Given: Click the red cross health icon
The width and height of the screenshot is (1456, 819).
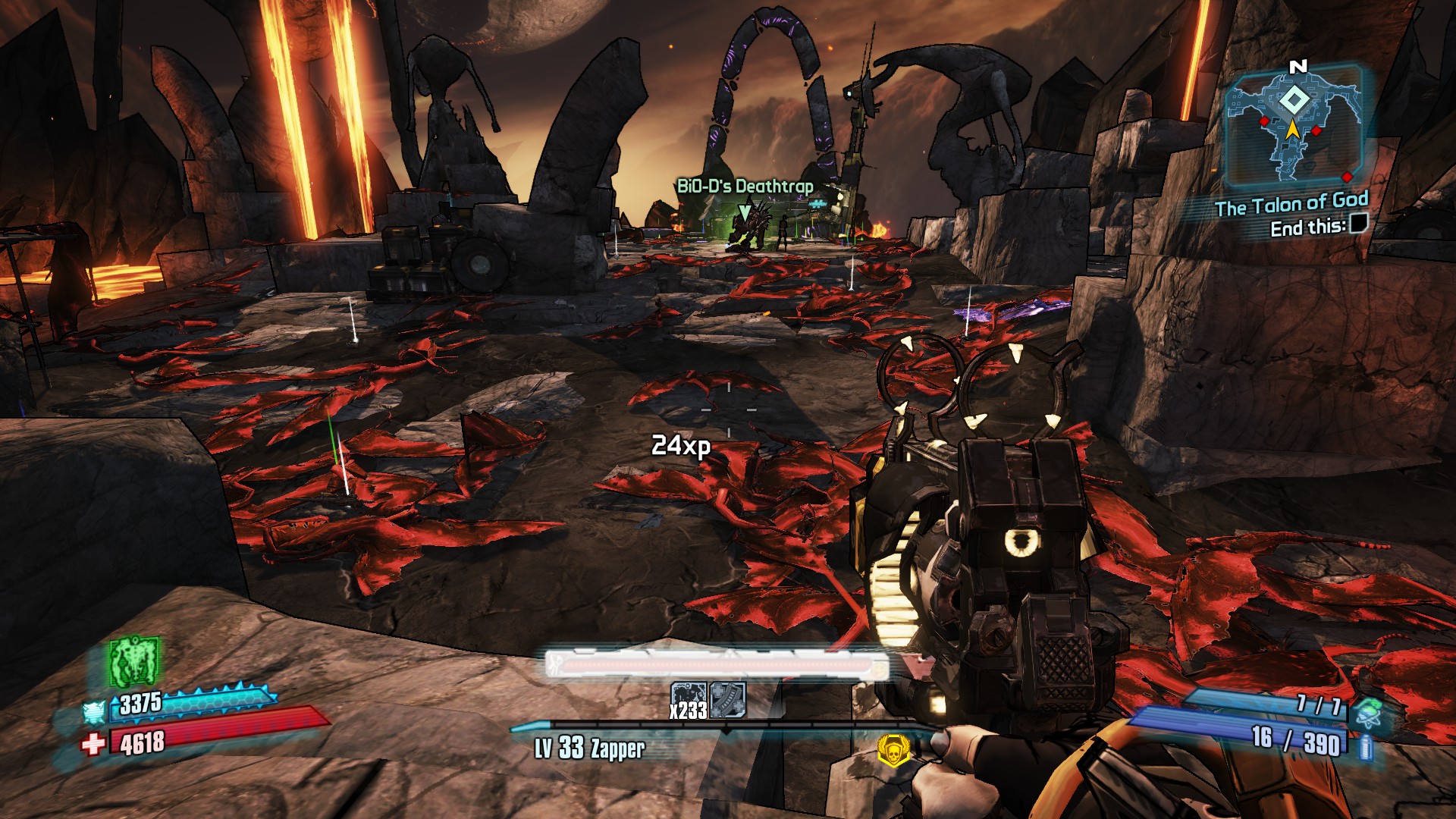Looking at the screenshot, I should [x=93, y=744].
